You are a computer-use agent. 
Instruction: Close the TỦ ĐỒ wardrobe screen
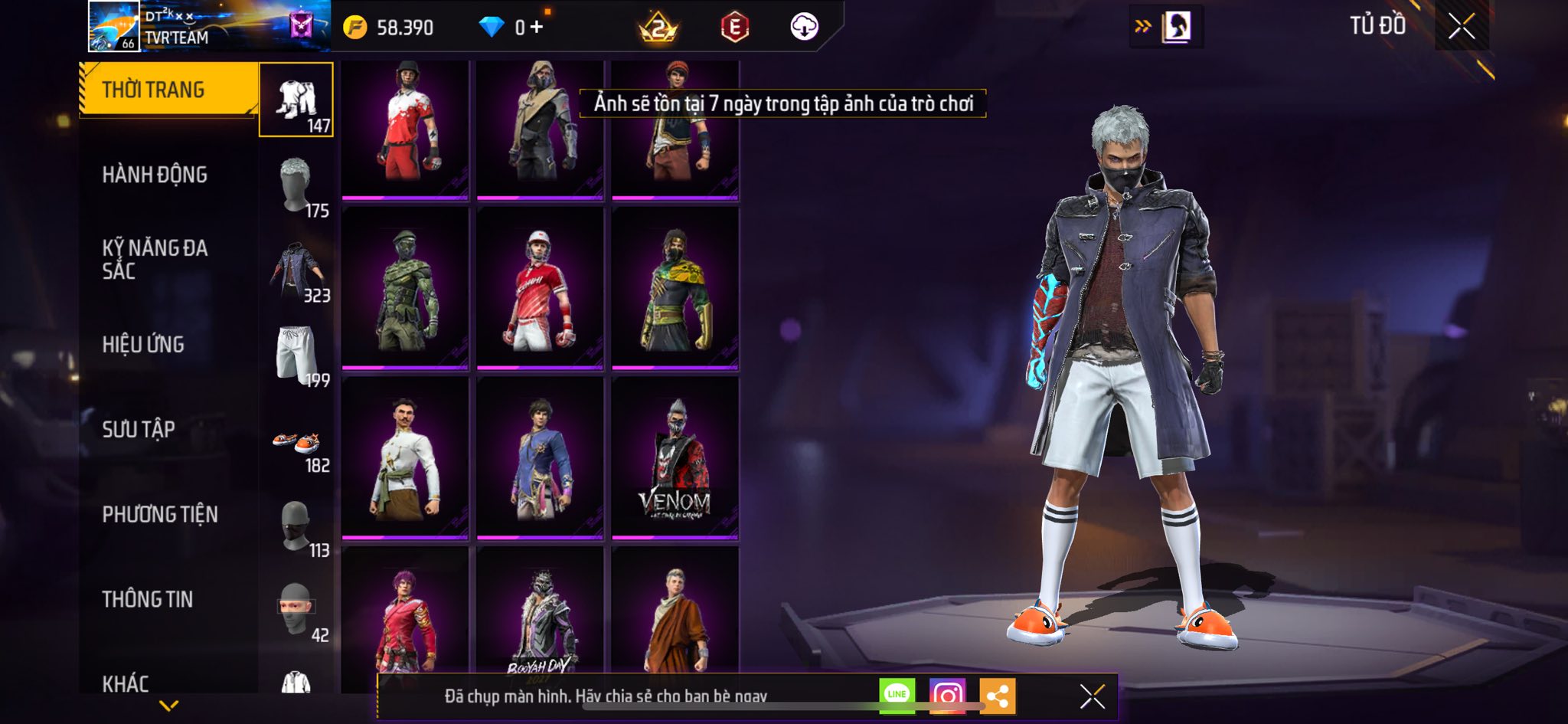[1462, 27]
